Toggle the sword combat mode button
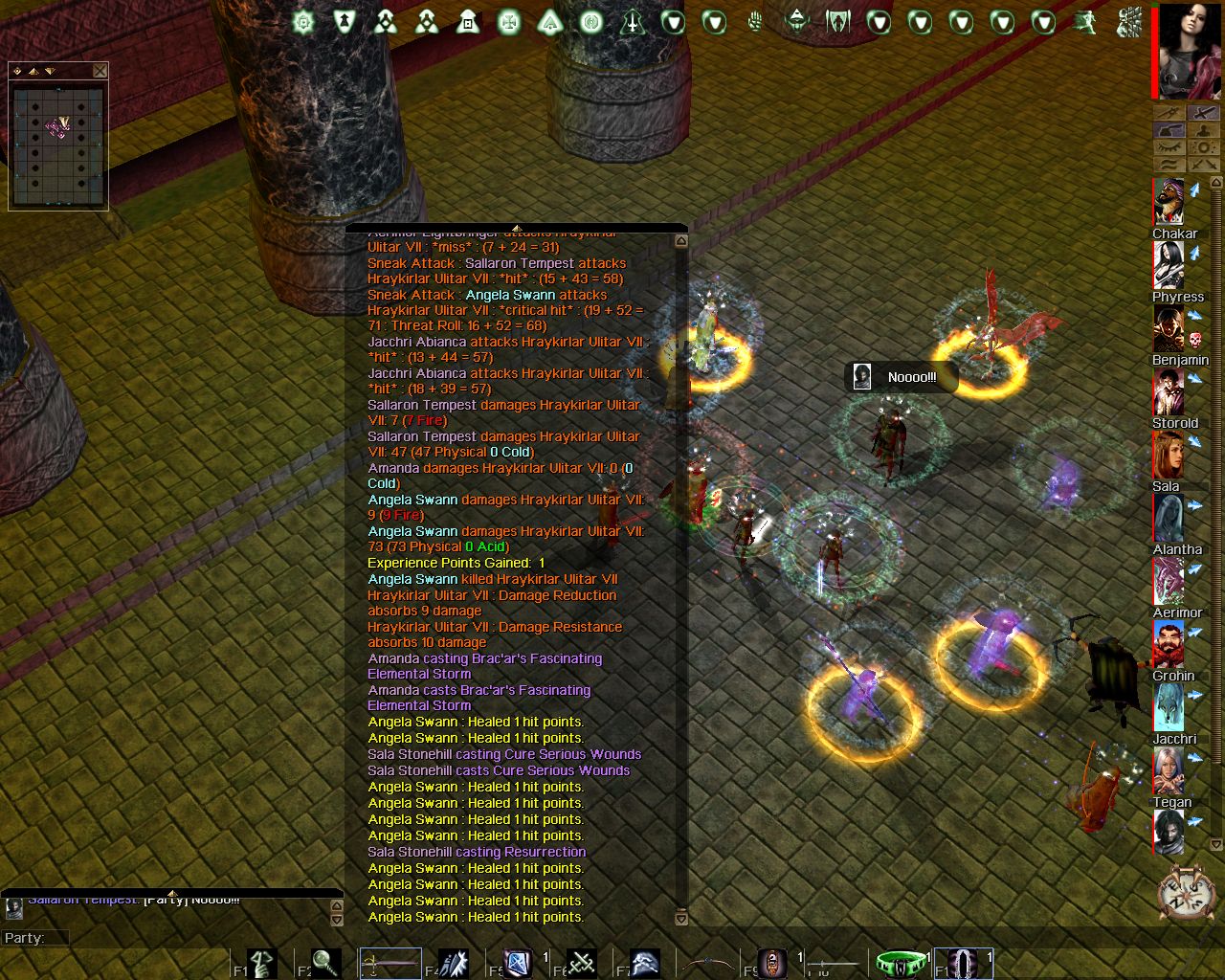1225x980 pixels. coord(1203,114)
